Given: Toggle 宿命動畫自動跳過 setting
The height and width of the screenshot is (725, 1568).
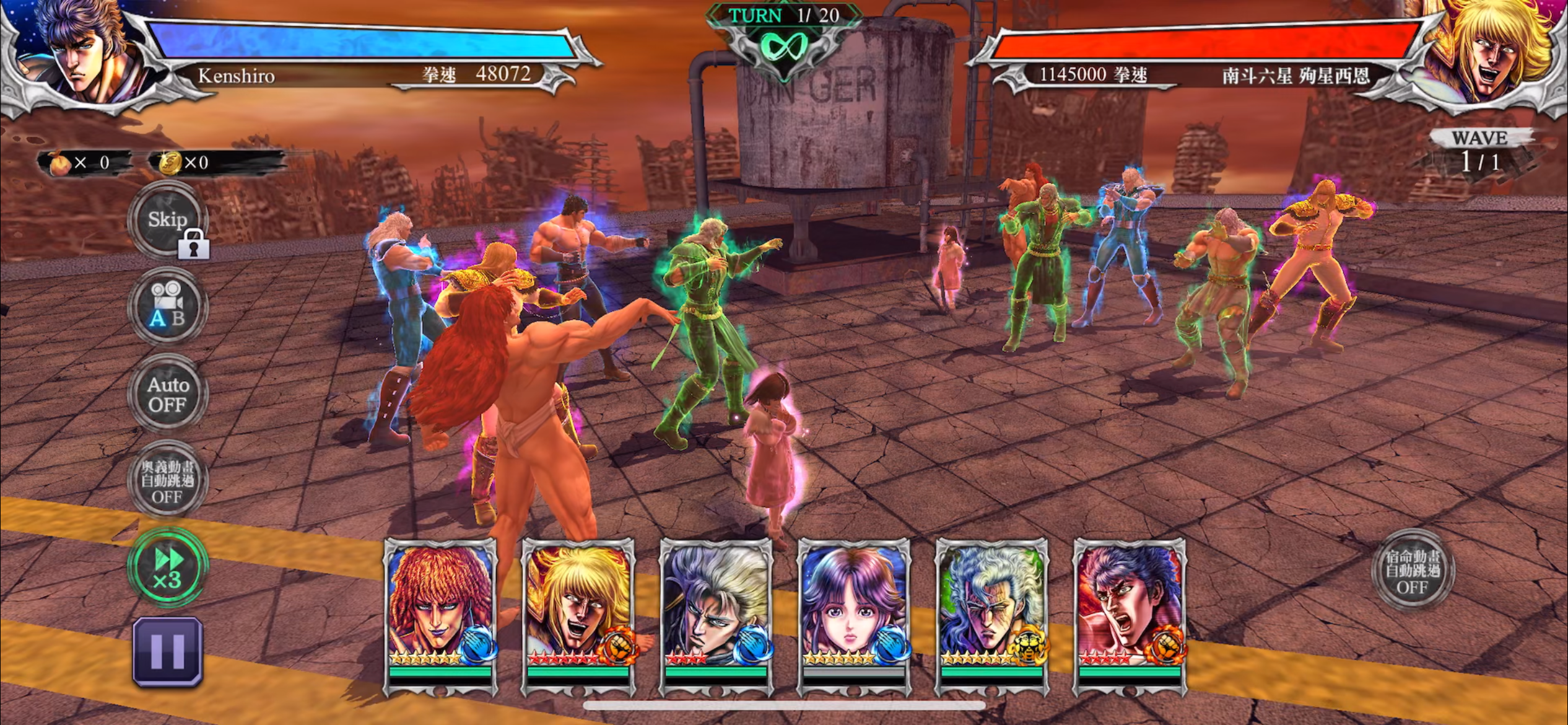Looking at the screenshot, I should click(1412, 570).
